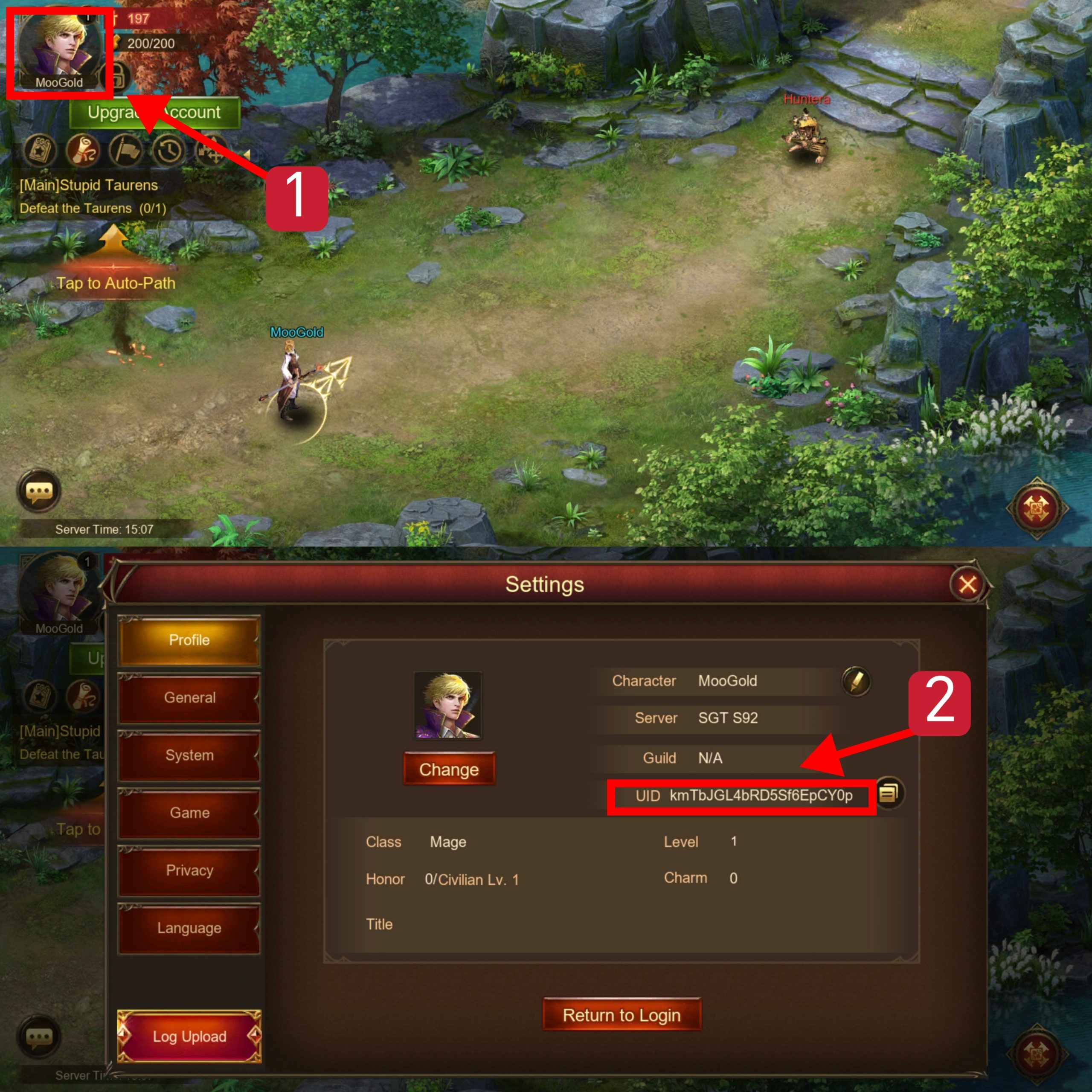Image resolution: width=1092 pixels, height=1092 pixels.
Task: Select the scroll quest icon
Action: point(84,151)
